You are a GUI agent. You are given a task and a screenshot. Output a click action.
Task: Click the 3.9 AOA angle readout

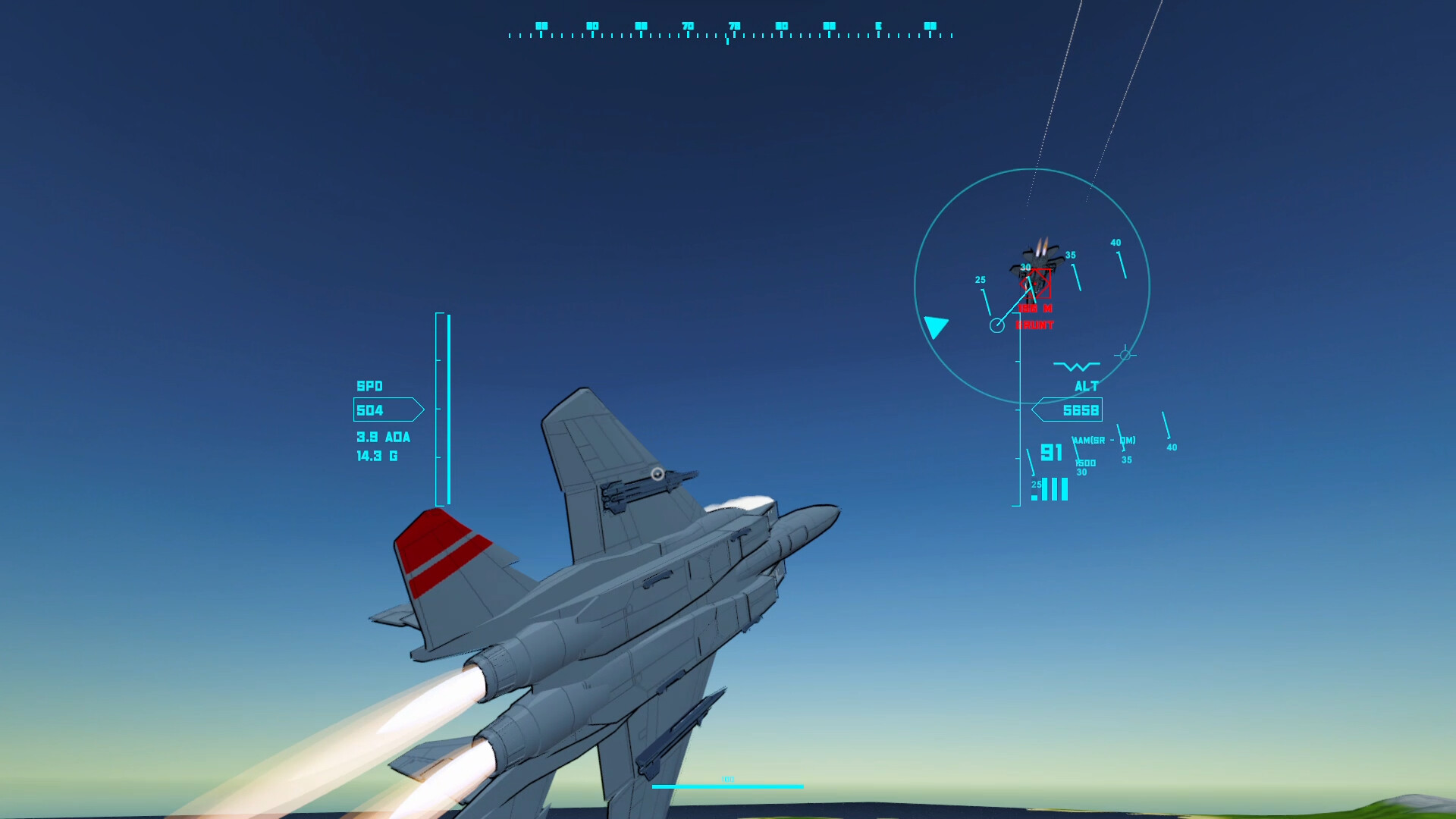point(382,438)
